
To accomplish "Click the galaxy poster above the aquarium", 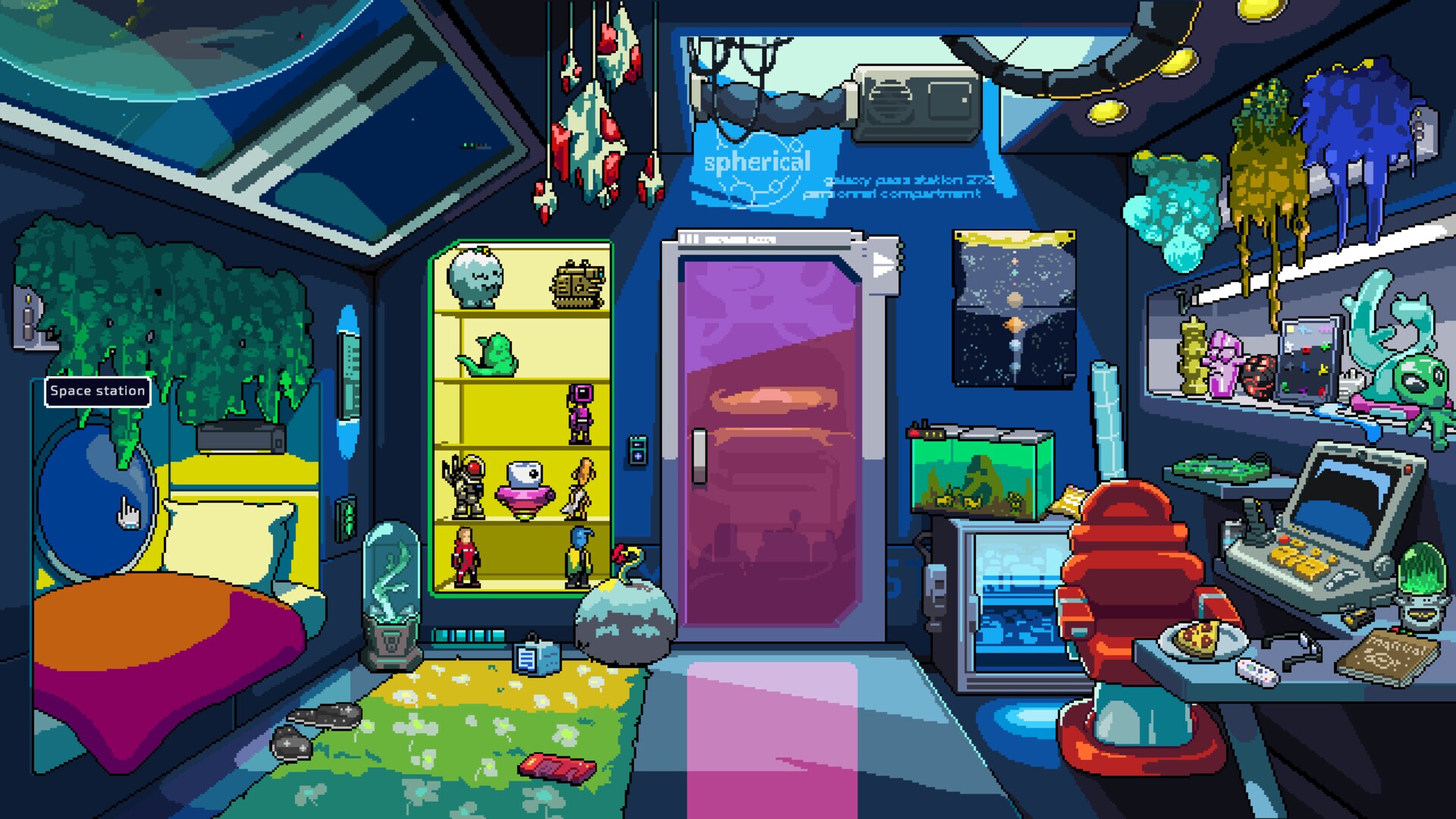I will [x=1014, y=303].
